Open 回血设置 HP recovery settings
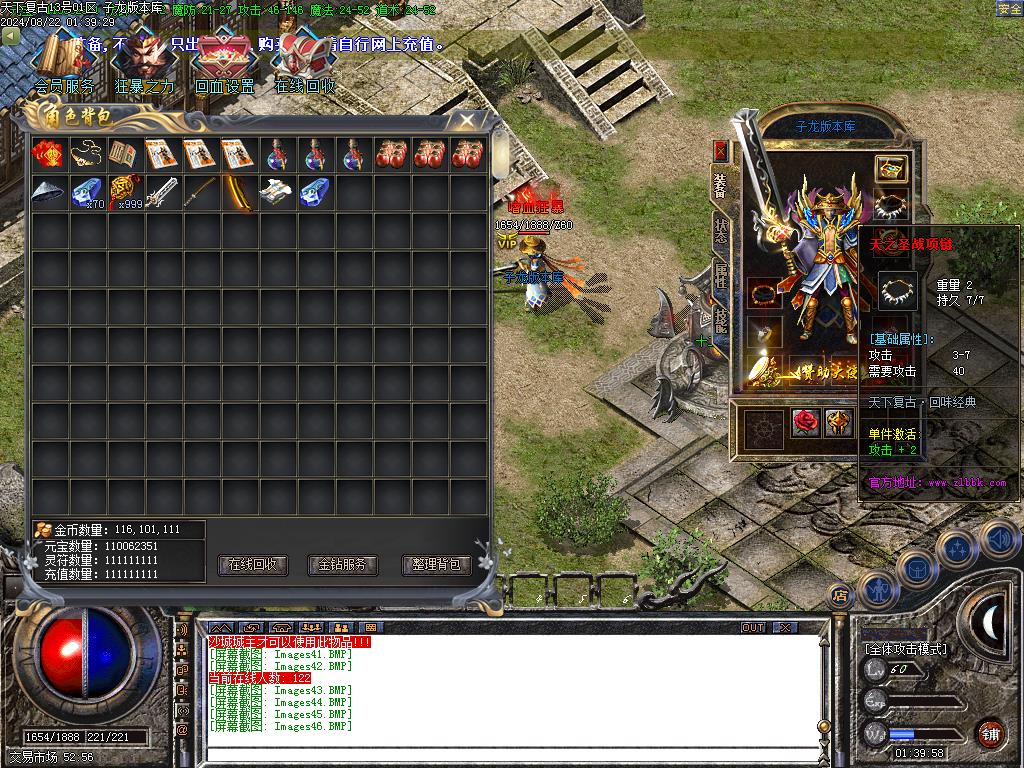1024x768 pixels. (225, 60)
